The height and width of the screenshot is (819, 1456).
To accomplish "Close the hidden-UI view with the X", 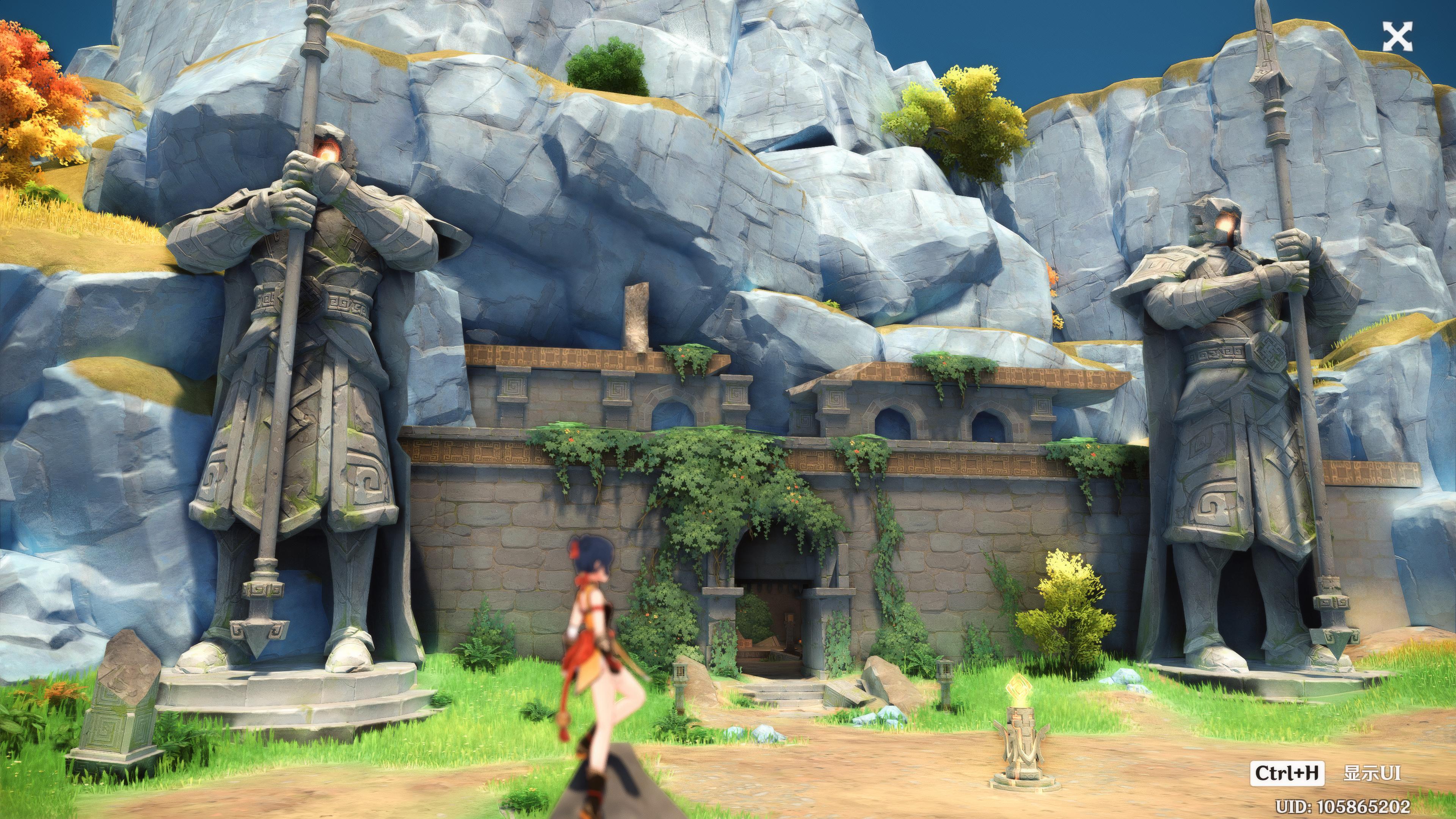I will [x=1396, y=38].
